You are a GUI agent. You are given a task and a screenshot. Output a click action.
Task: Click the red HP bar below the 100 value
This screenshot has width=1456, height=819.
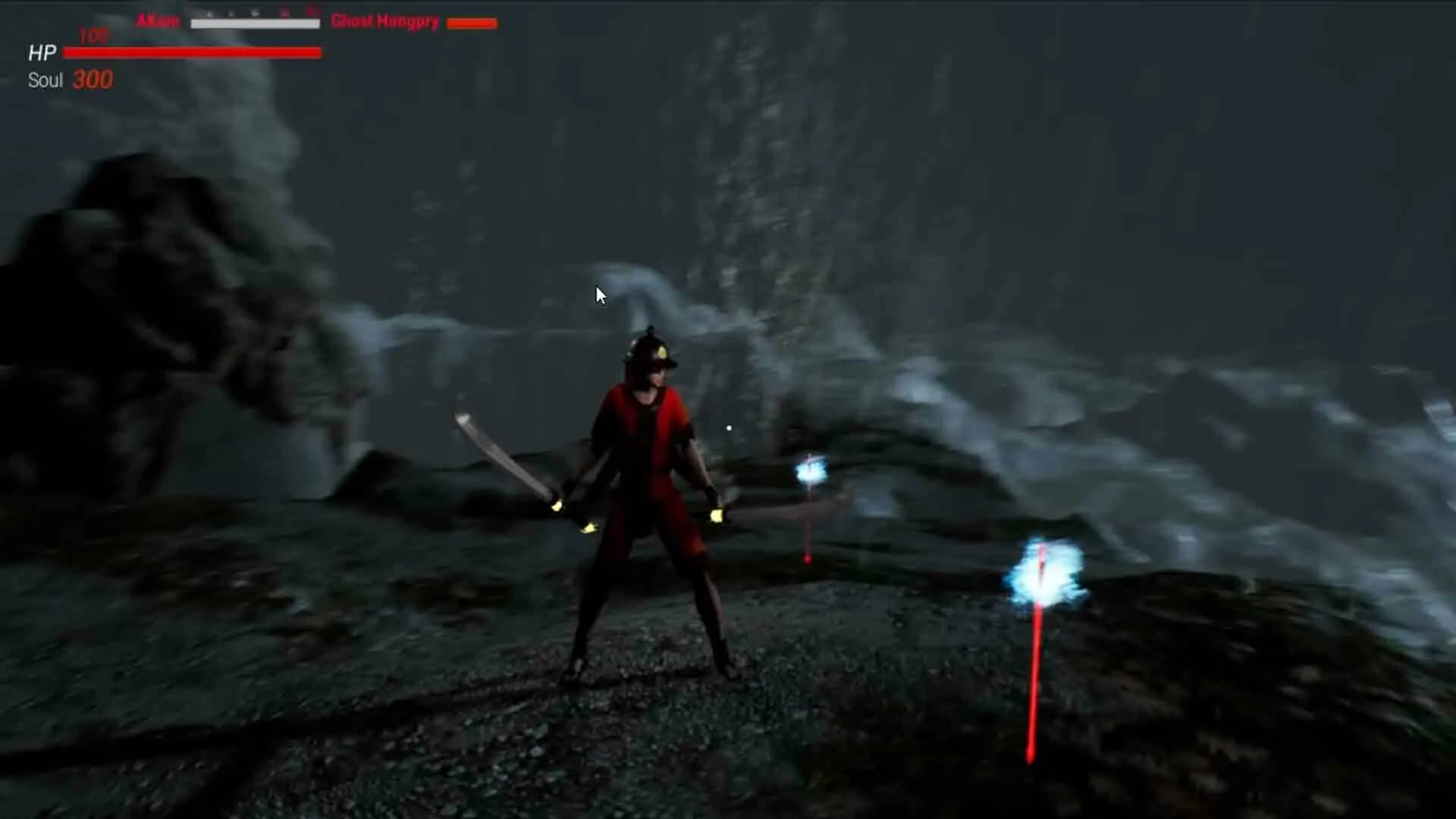tap(192, 53)
